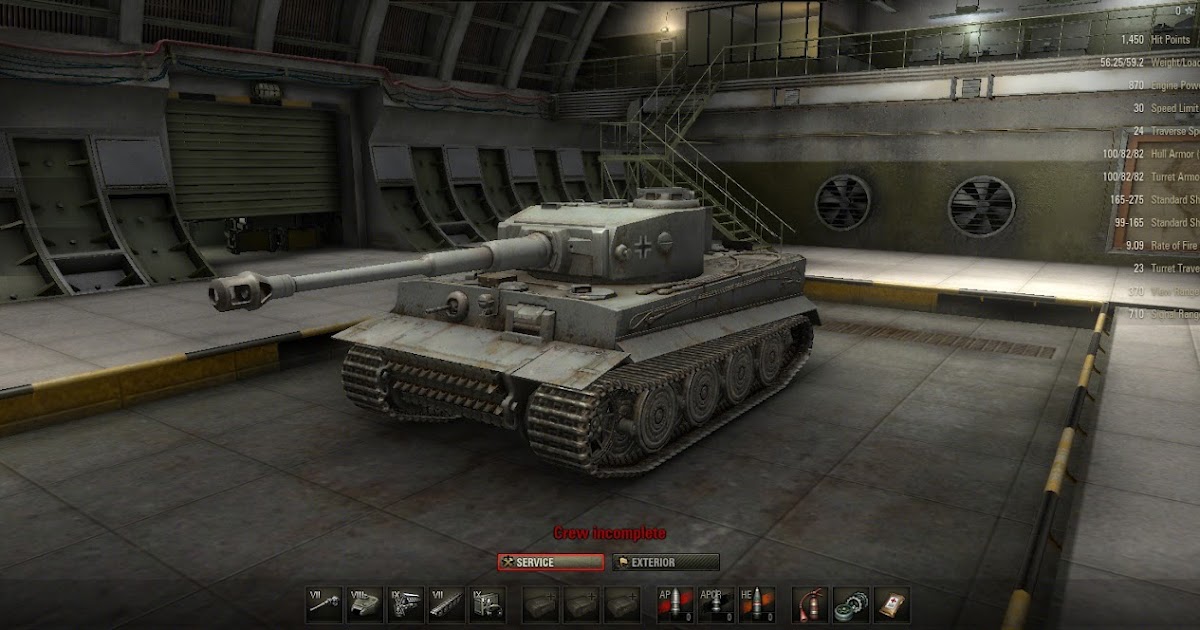Open the Exterior customization

(666, 562)
